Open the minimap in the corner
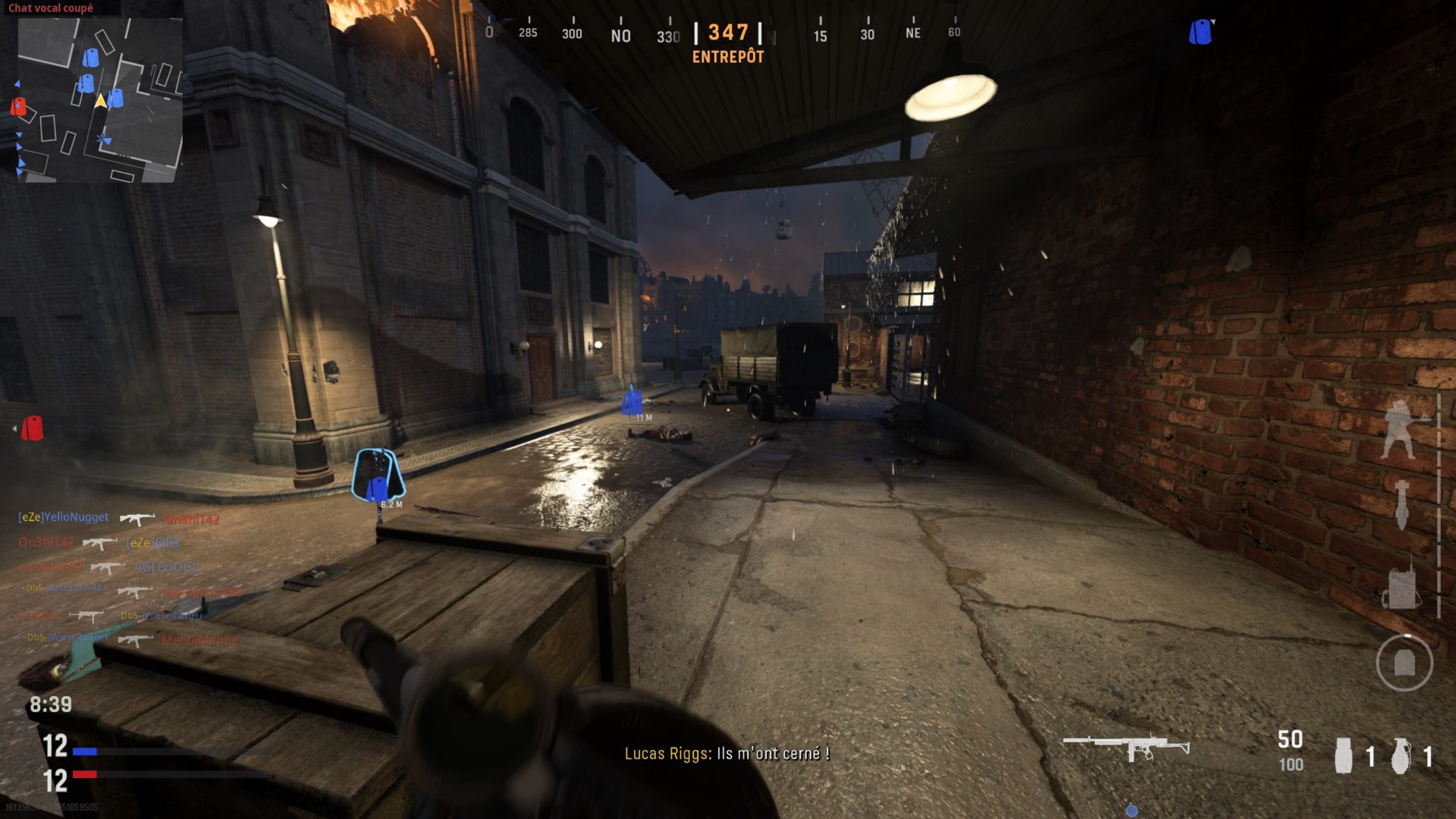This screenshot has width=1456, height=819. (x=99, y=100)
